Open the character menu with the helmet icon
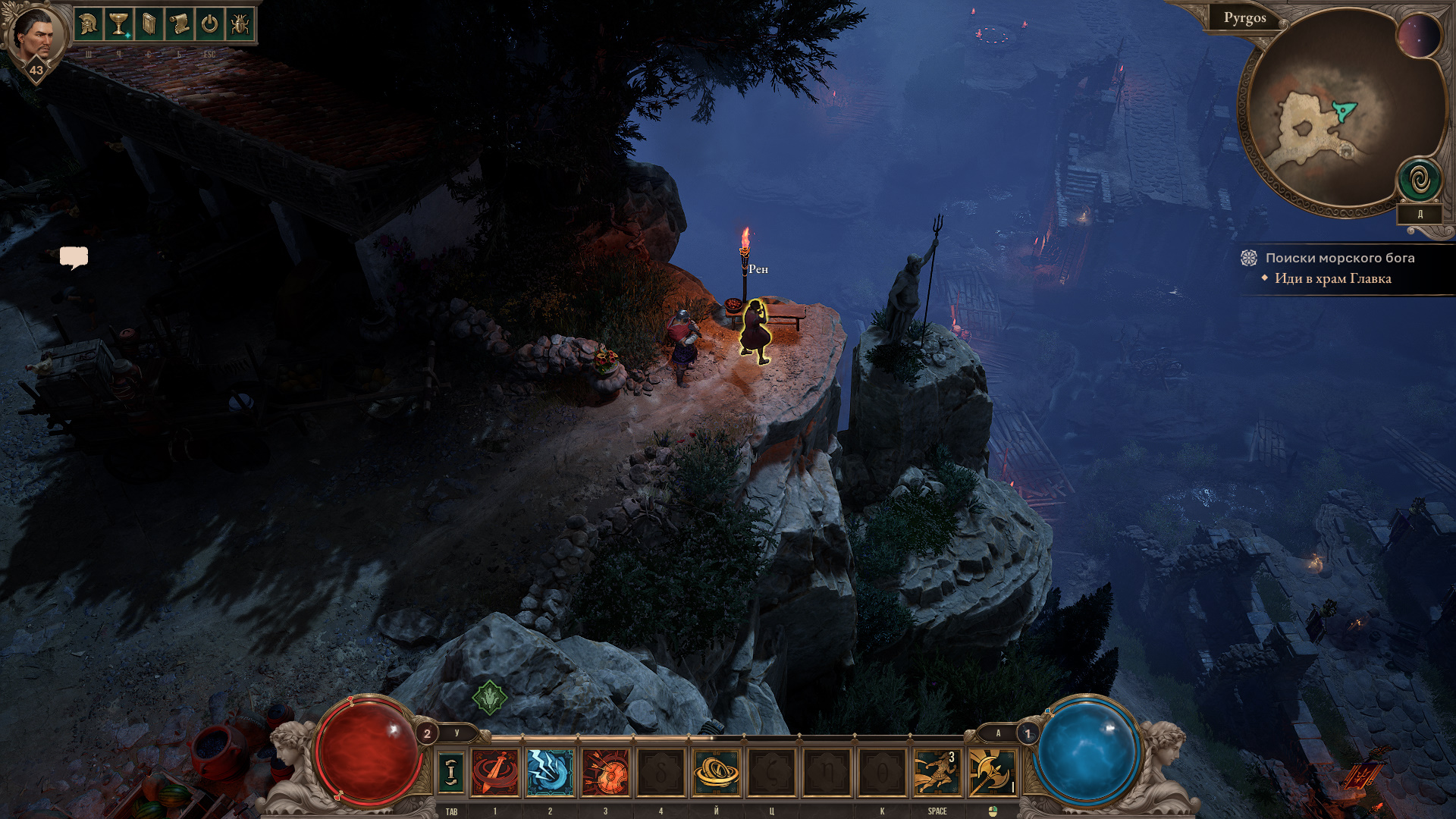The image size is (1456, 819). coord(88,25)
